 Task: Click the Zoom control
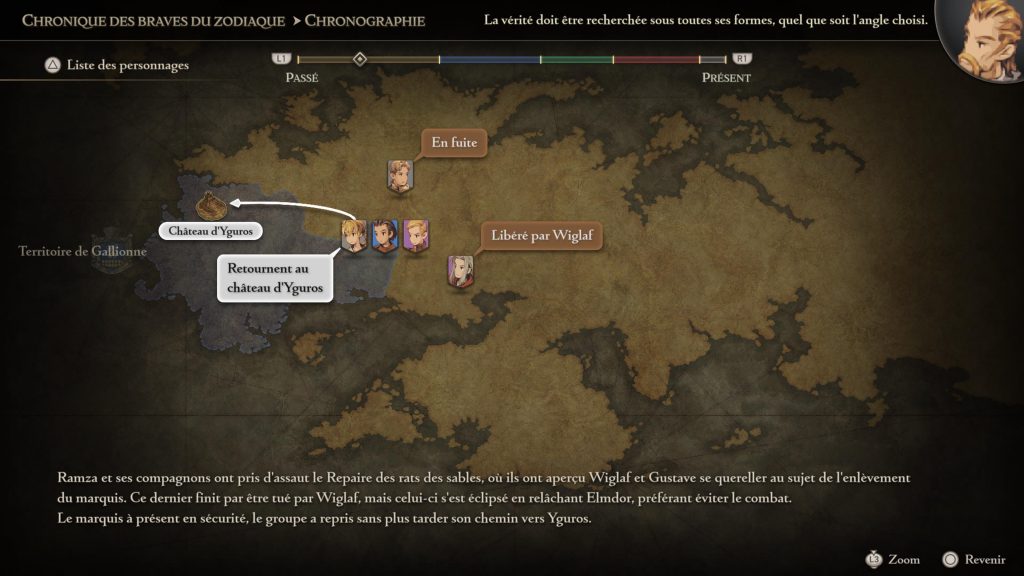[893, 559]
